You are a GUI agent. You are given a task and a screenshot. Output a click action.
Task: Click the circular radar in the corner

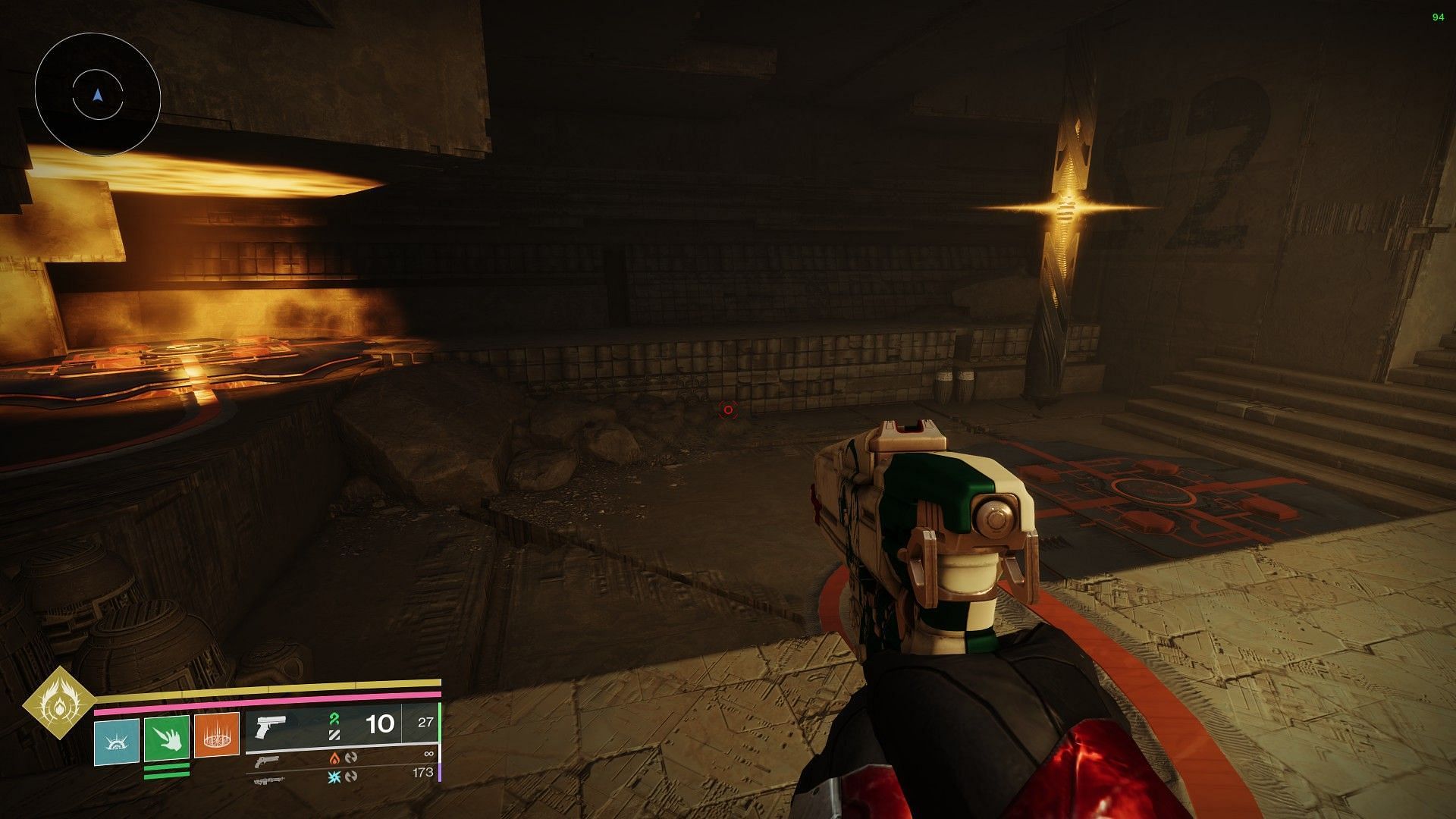[98, 96]
